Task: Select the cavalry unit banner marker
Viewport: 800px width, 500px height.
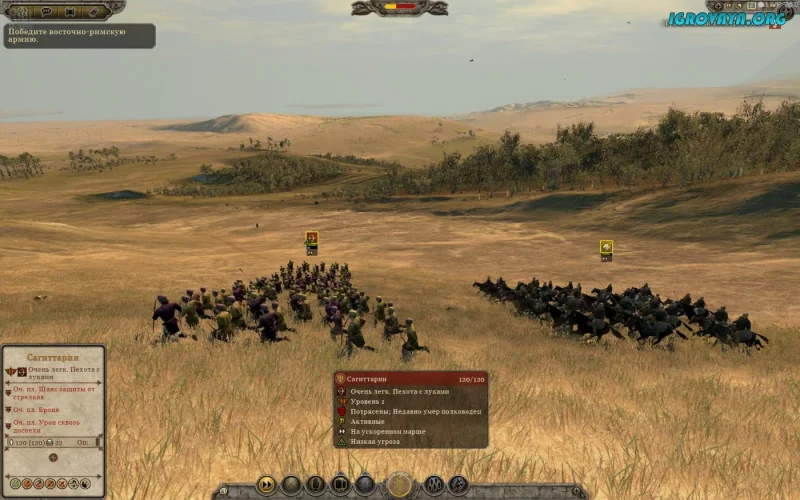Action: [606, 248]
